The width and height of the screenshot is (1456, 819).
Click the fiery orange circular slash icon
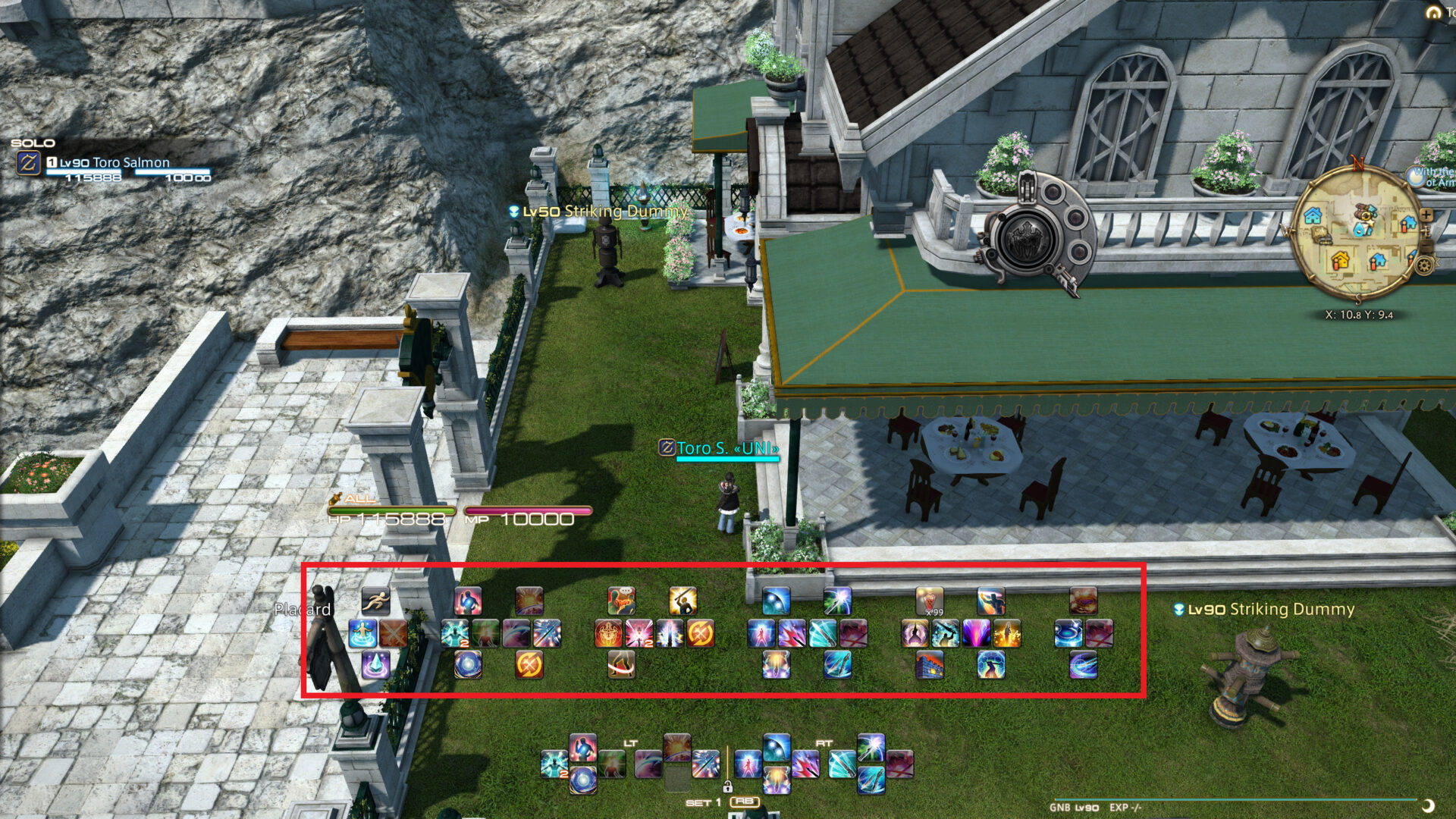(531, 665)
